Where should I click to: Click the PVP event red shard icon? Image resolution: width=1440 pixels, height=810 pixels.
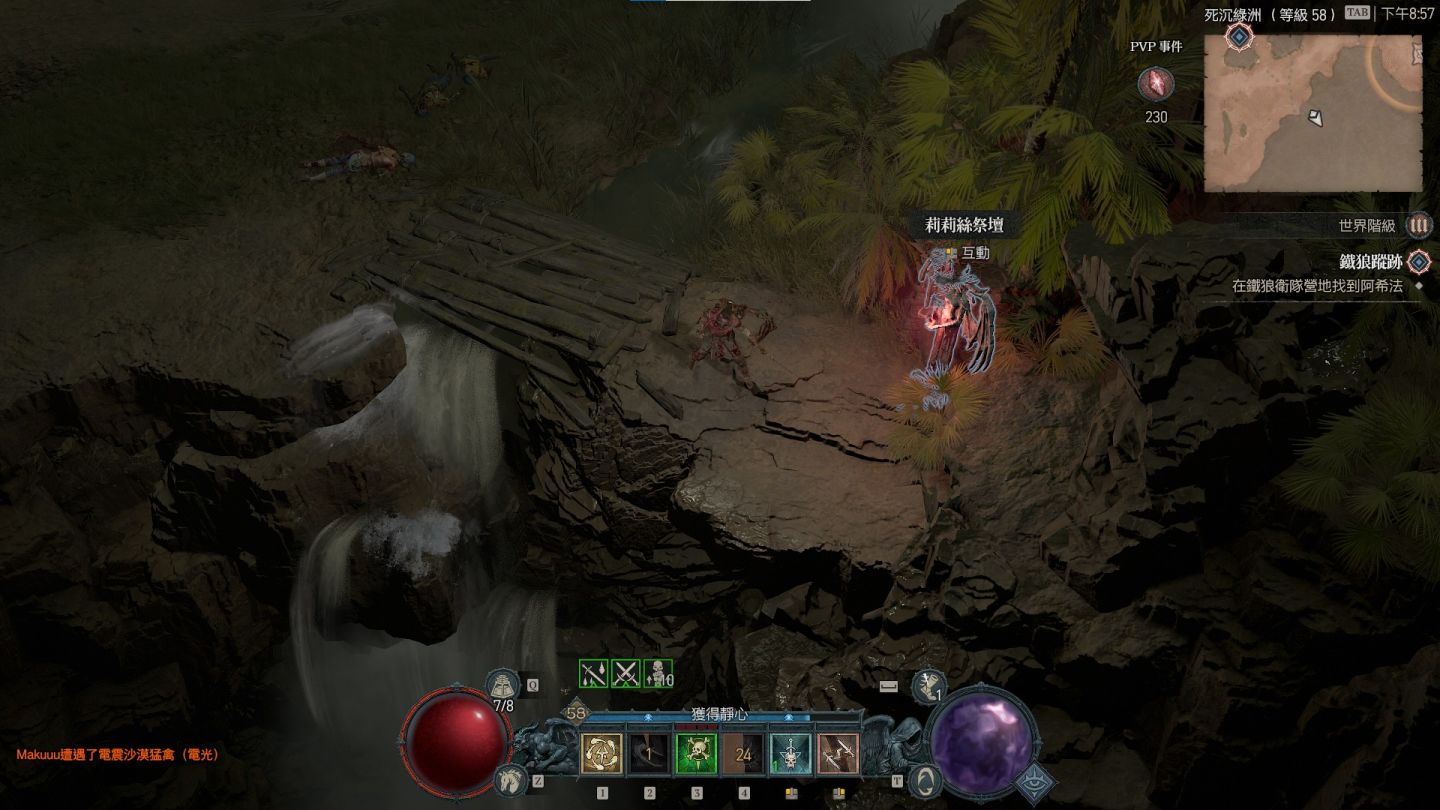point(1156,85)
